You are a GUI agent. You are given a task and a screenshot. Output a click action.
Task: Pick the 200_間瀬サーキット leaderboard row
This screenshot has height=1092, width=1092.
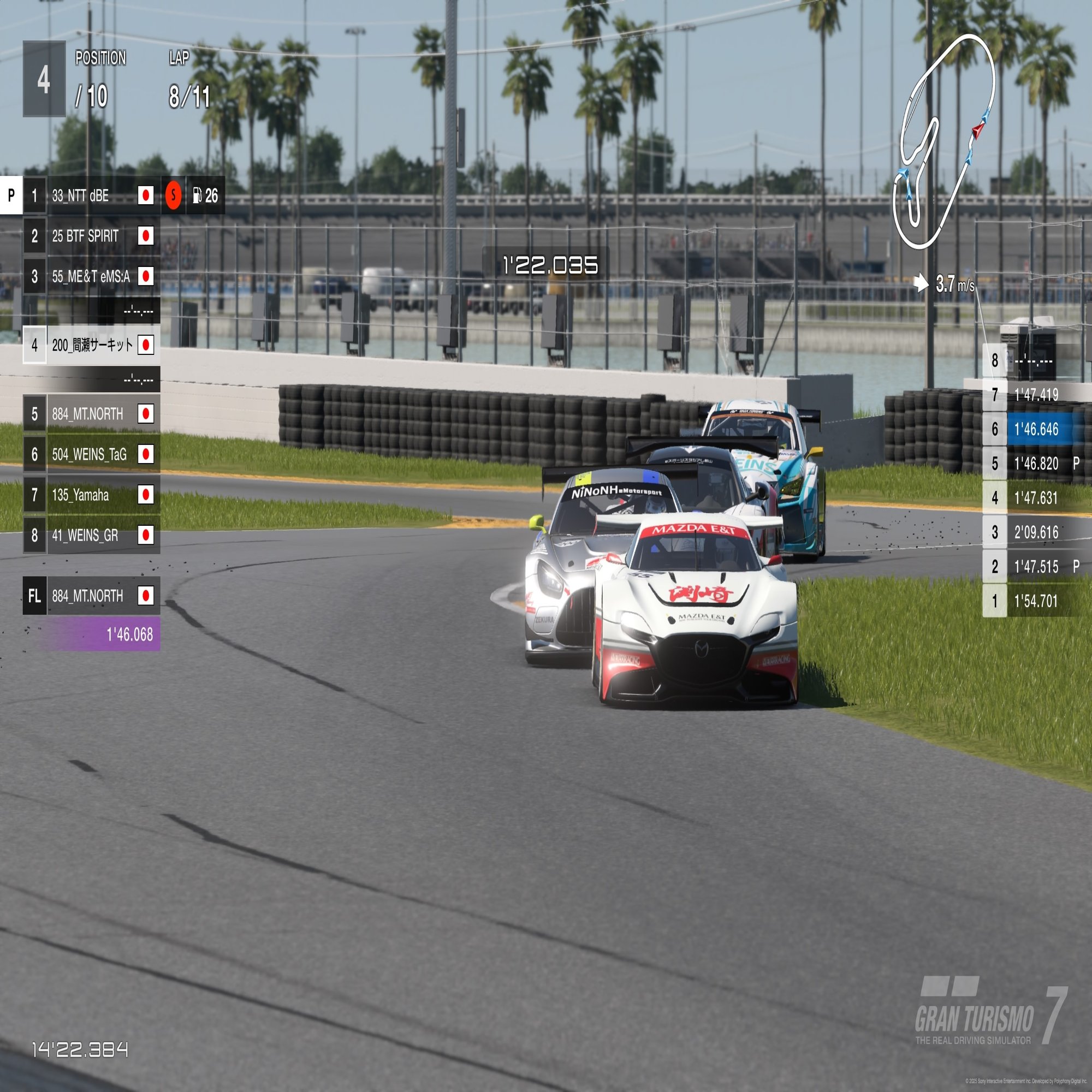[x=92, y=345]
